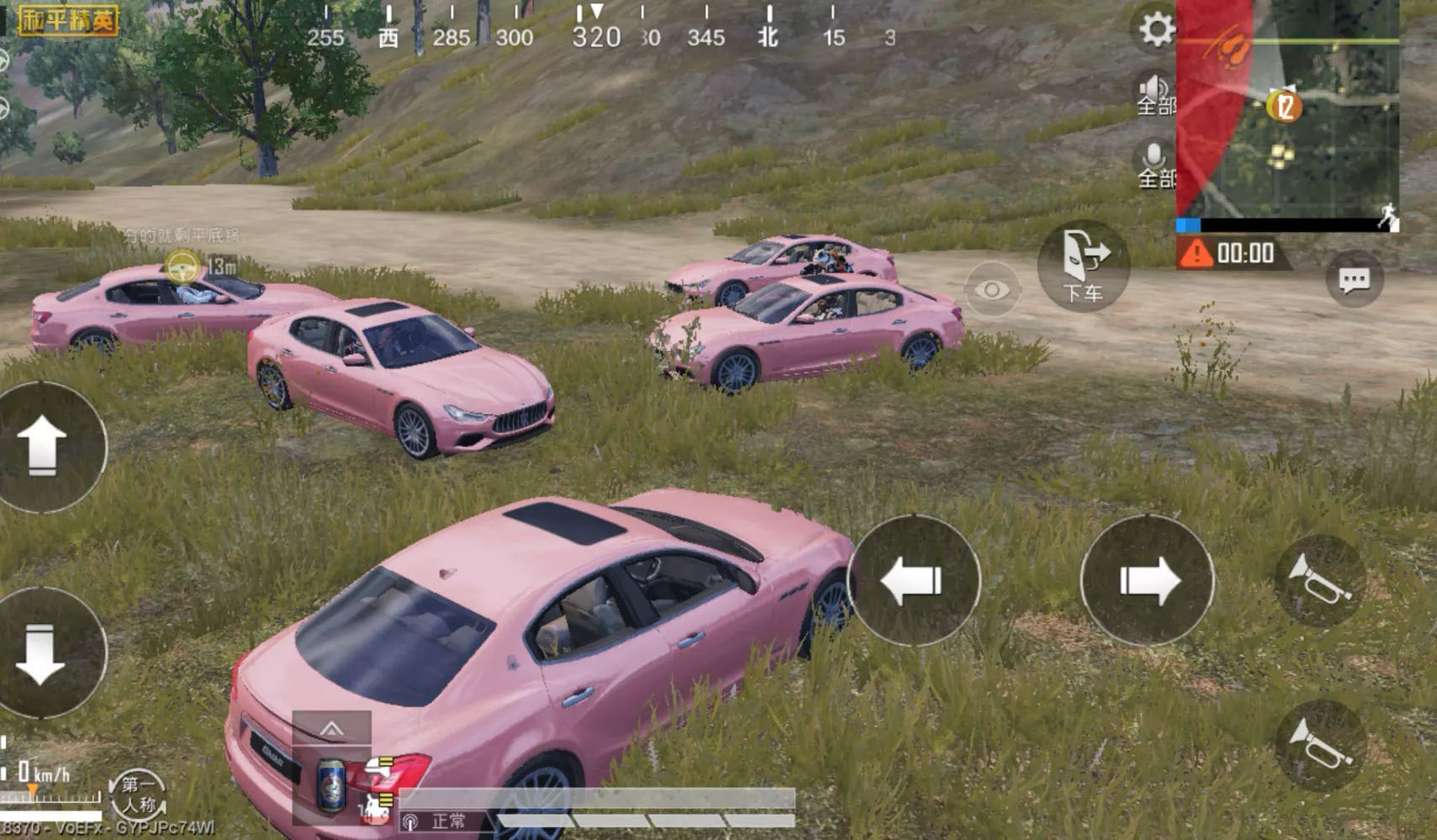
Task: Expand the consumables list arrow
Action: click(x=331, y=728)
